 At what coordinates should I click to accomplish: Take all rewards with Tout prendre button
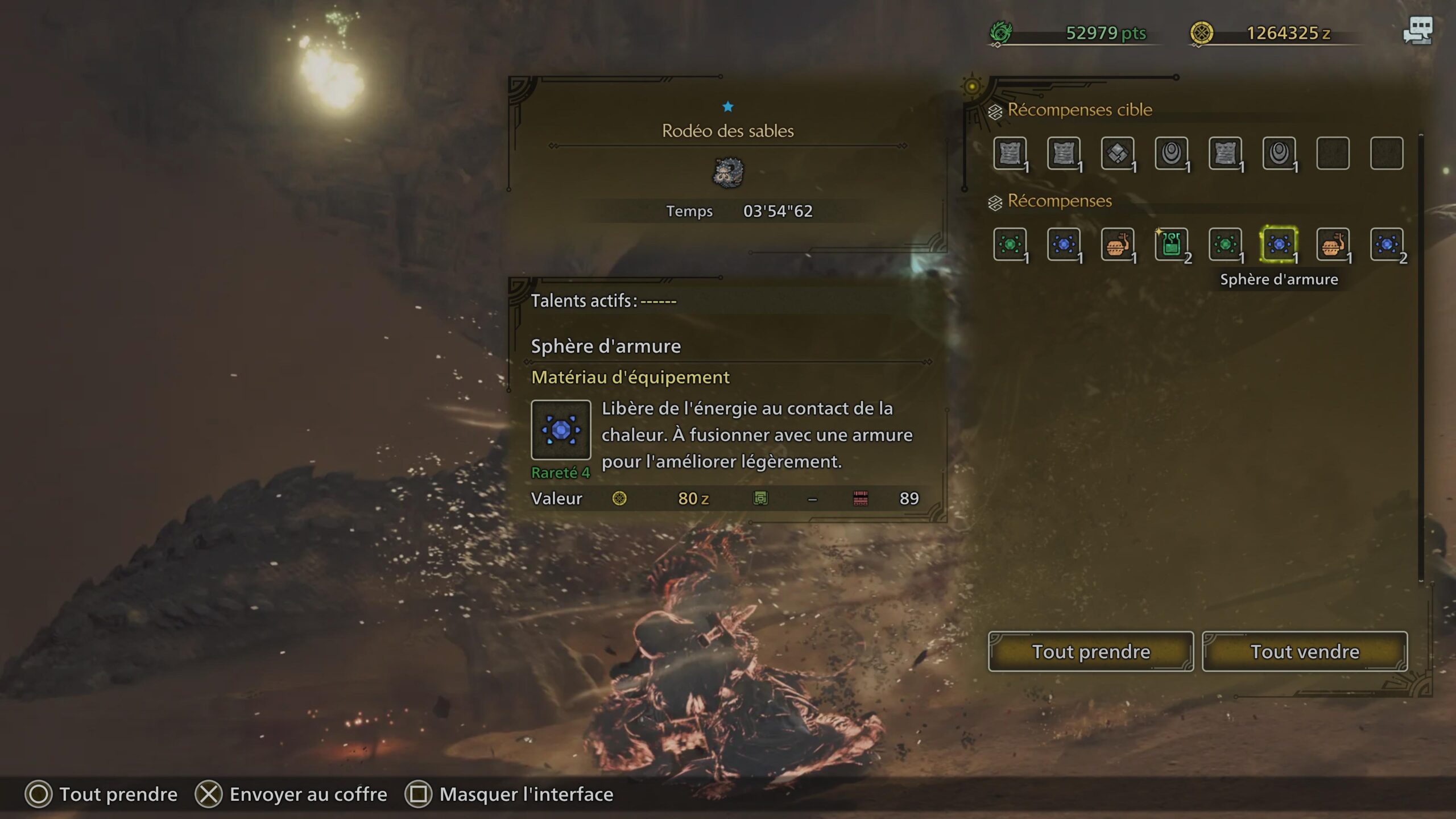(1090, 651)
